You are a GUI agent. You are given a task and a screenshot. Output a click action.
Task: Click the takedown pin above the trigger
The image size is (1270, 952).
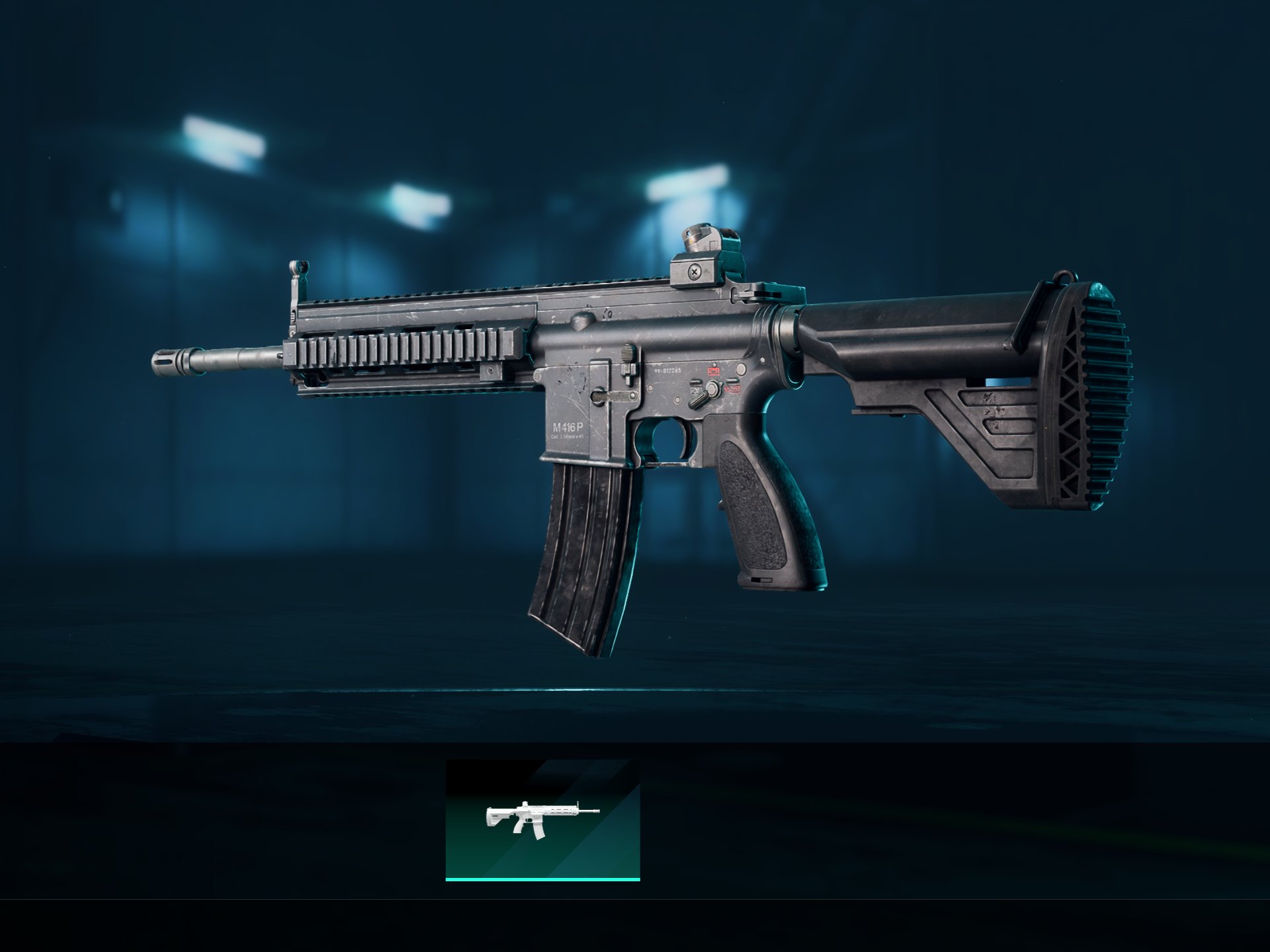coord(740,370)
